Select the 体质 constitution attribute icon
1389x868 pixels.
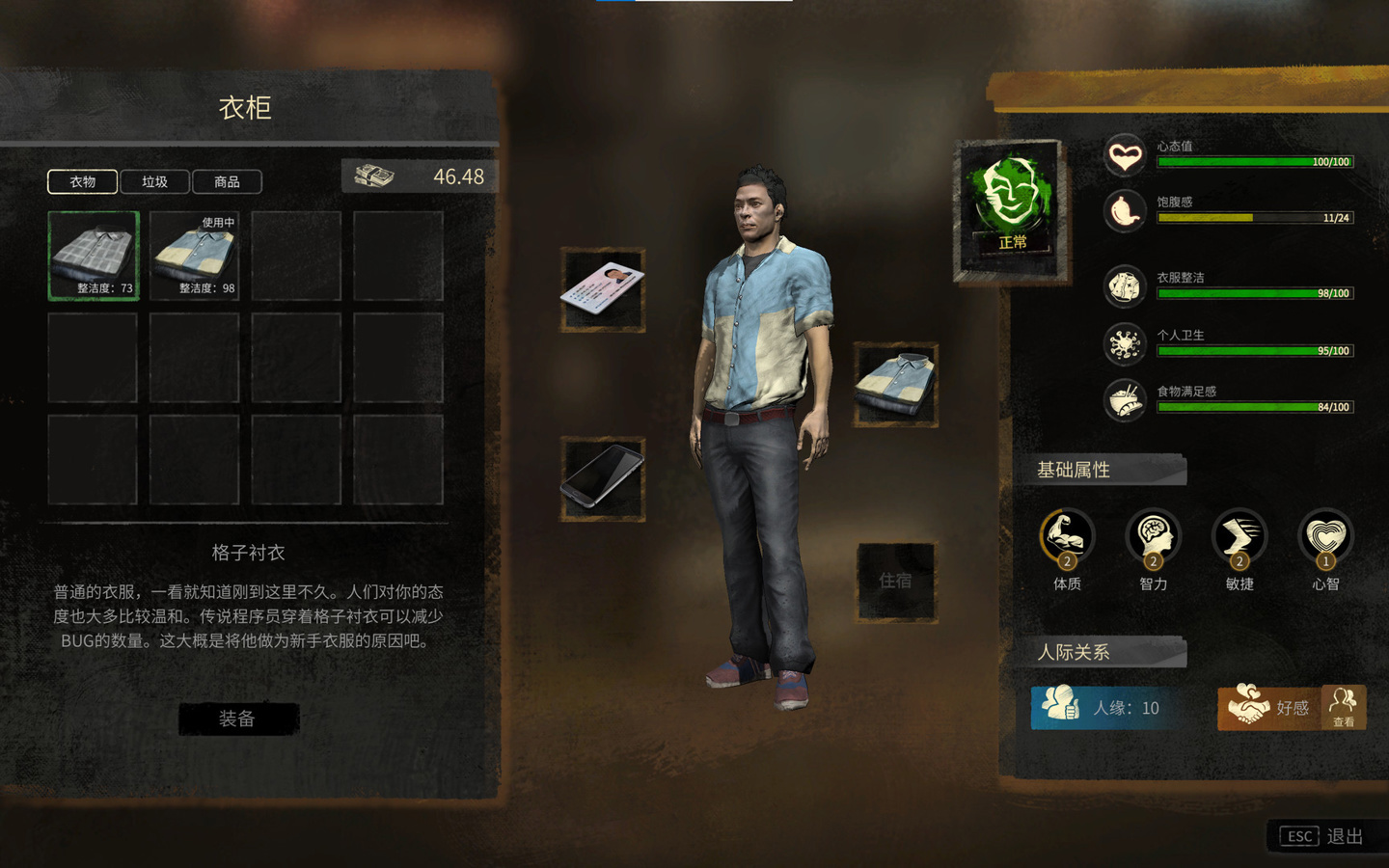[1067, 537]
